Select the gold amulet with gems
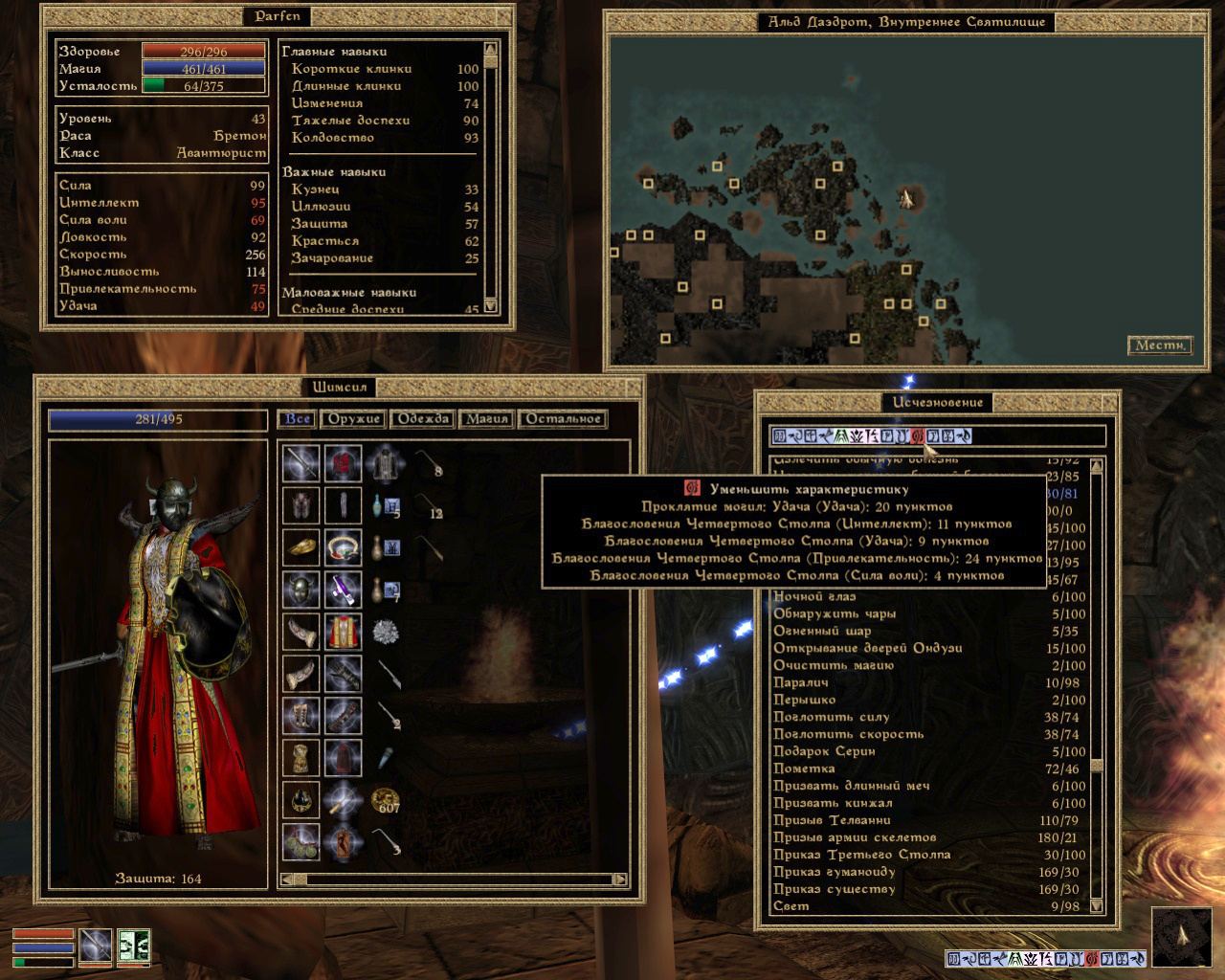 [x=343, y=547]
